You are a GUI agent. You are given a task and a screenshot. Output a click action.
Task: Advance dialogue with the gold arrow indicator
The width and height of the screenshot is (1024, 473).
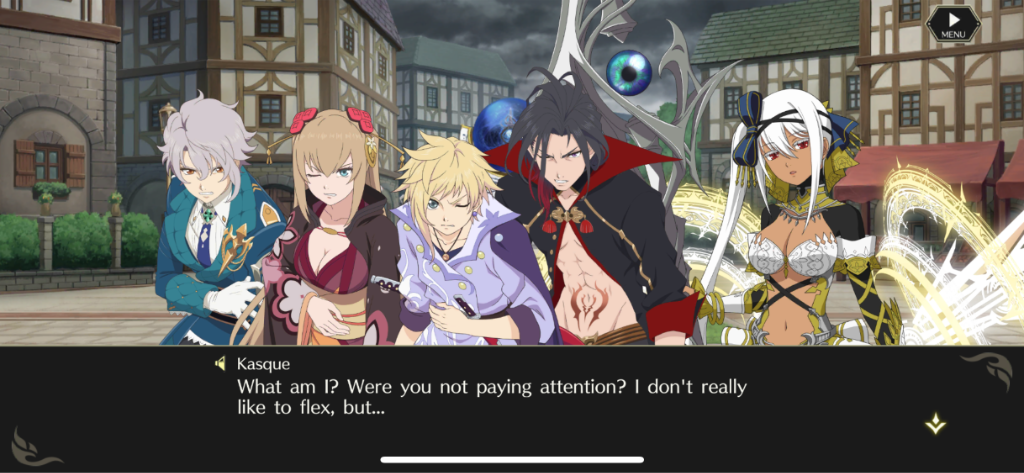point(935,423)
